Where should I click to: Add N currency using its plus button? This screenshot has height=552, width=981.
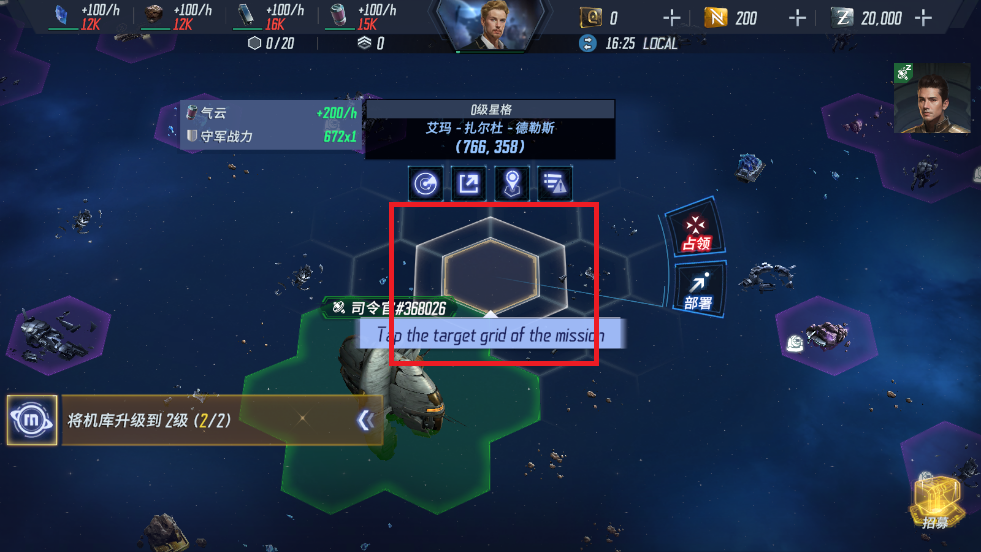(797, 18)
